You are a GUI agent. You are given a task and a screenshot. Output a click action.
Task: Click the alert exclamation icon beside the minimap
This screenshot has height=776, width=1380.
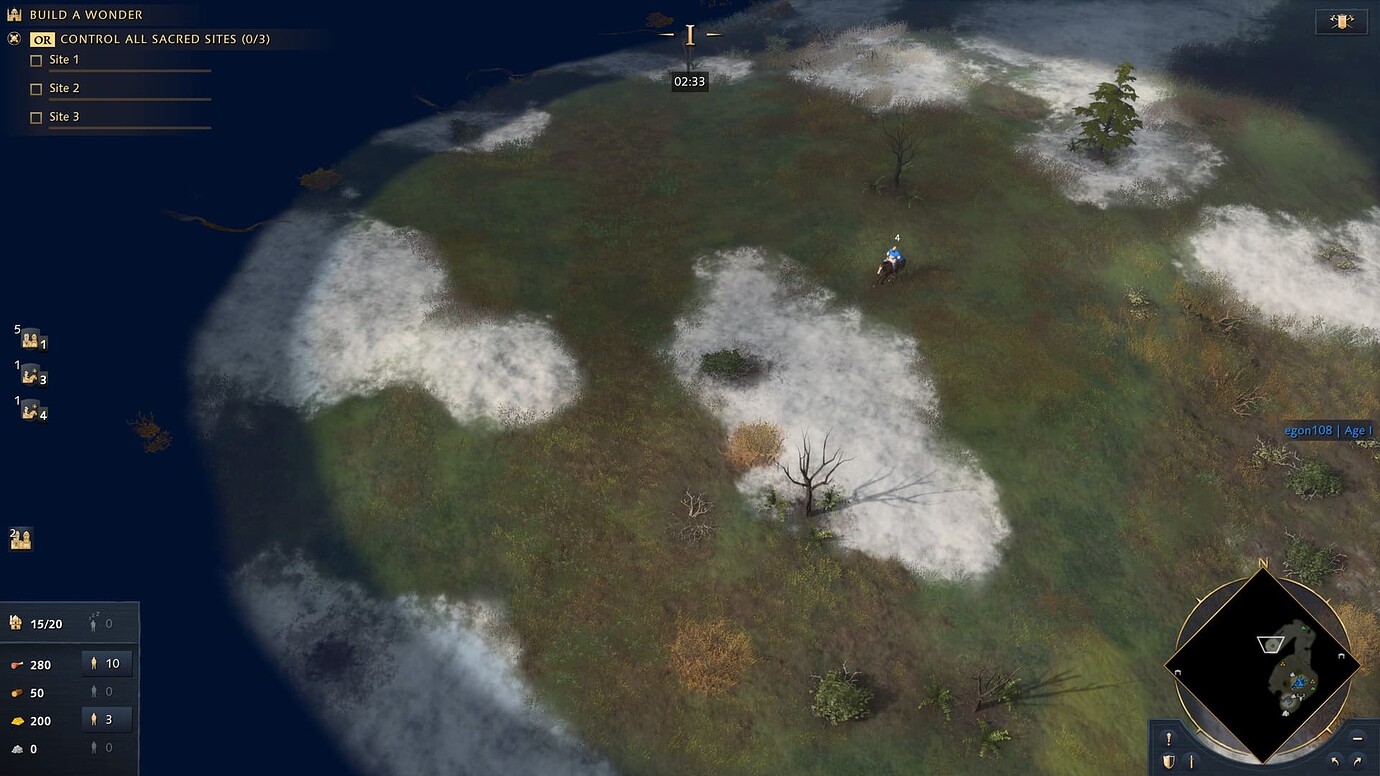pyautogui.click(x=1169, y=738)
